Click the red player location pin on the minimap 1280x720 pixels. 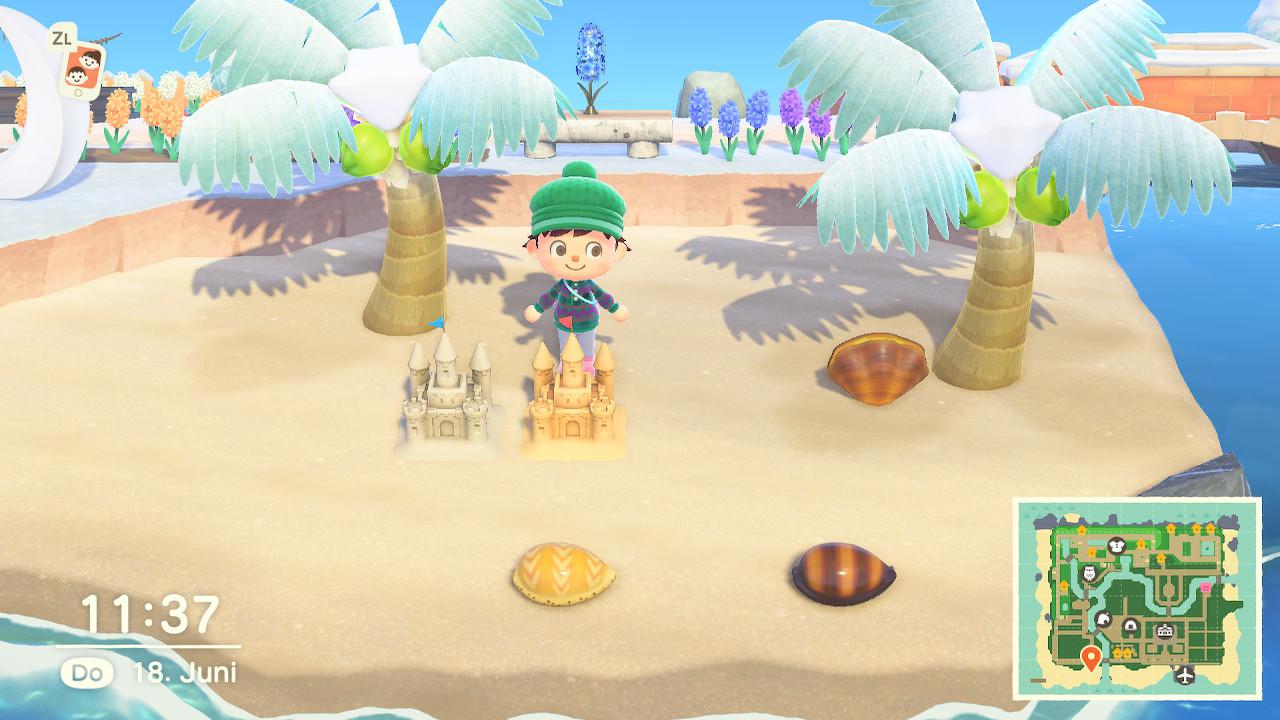tap(1091, 657)
